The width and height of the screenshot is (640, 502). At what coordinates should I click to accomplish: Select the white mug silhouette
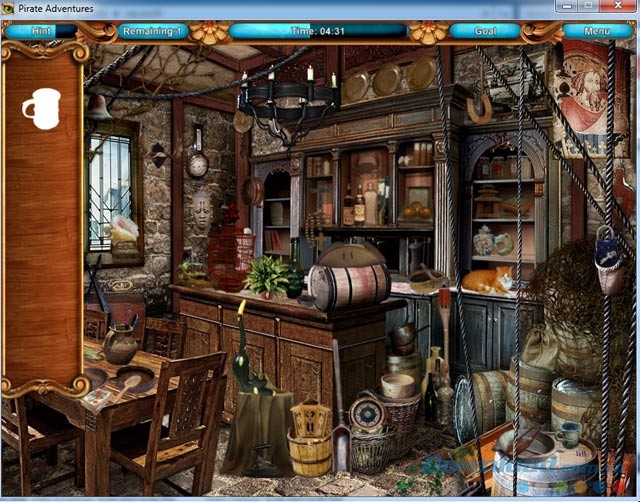pyautogui.click(x=41, y=108)
